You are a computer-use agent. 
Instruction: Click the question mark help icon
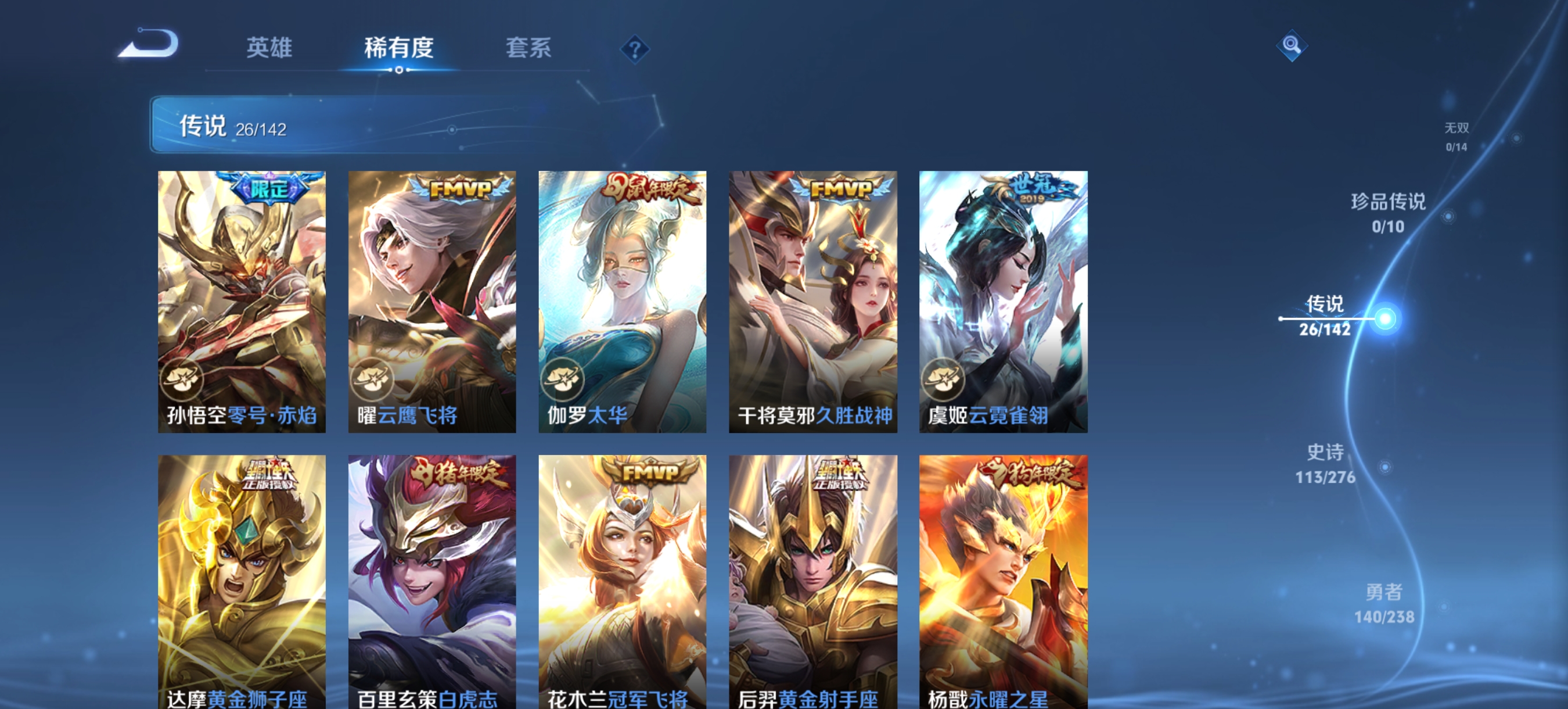pos(635,50)
